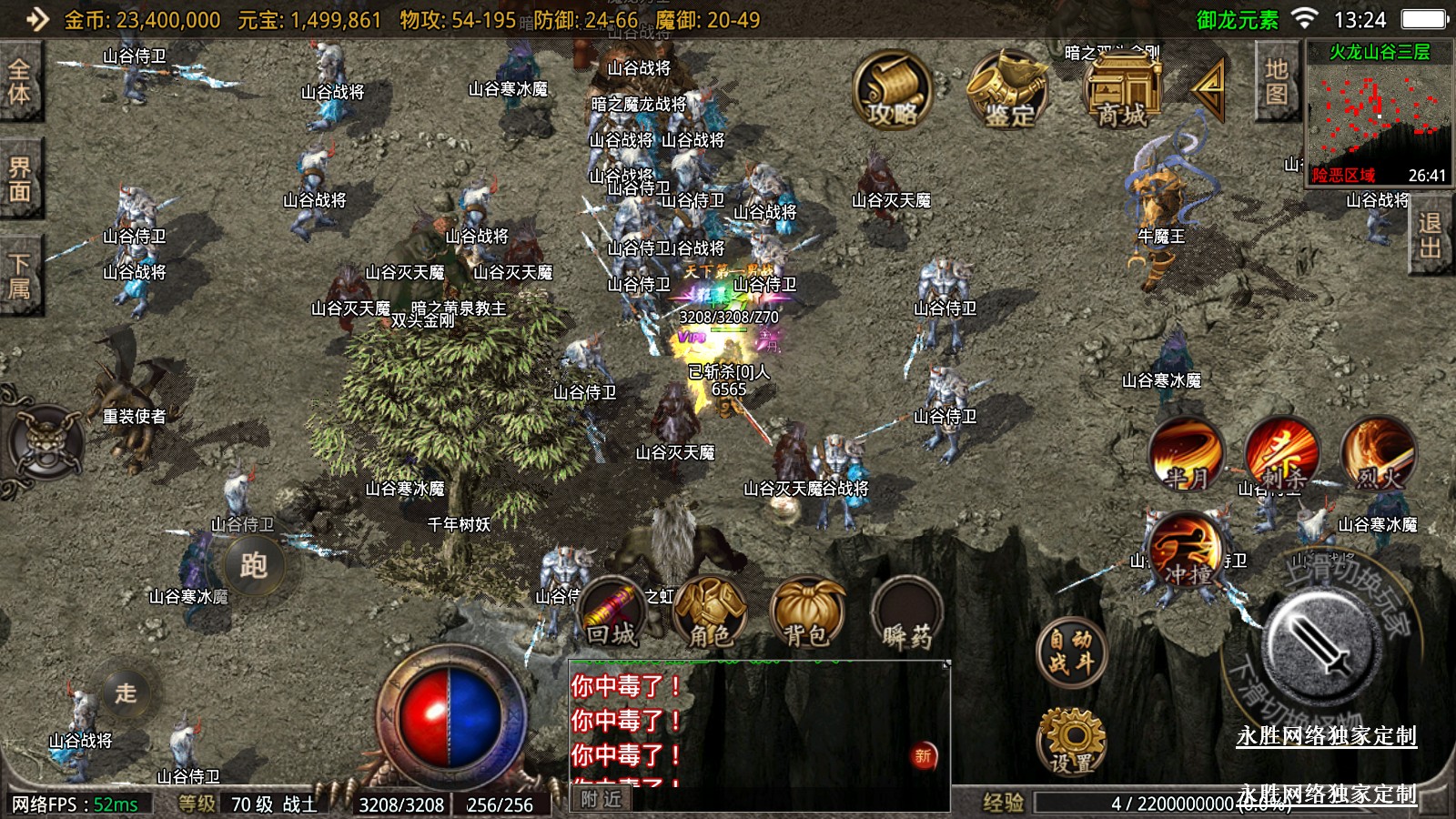Activate the 半月 skill
The width and height of the screenshot is (1456, 819).
pyautogui.click(x=1185, y=453)
